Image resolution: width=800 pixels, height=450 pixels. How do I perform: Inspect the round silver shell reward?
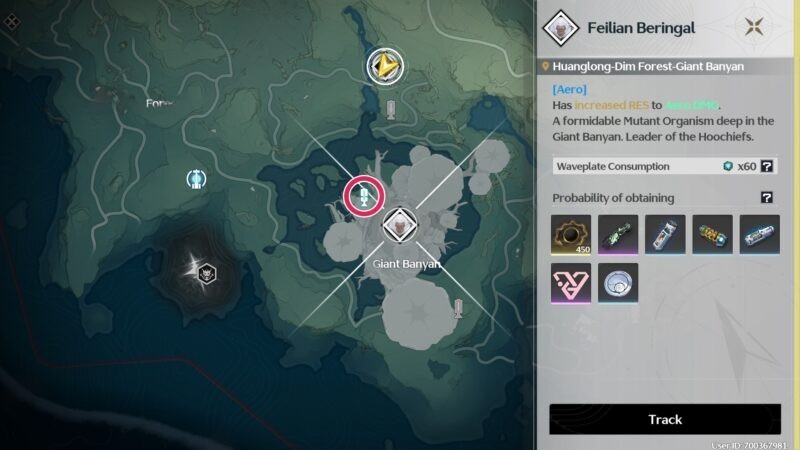(x=618, y=283)
